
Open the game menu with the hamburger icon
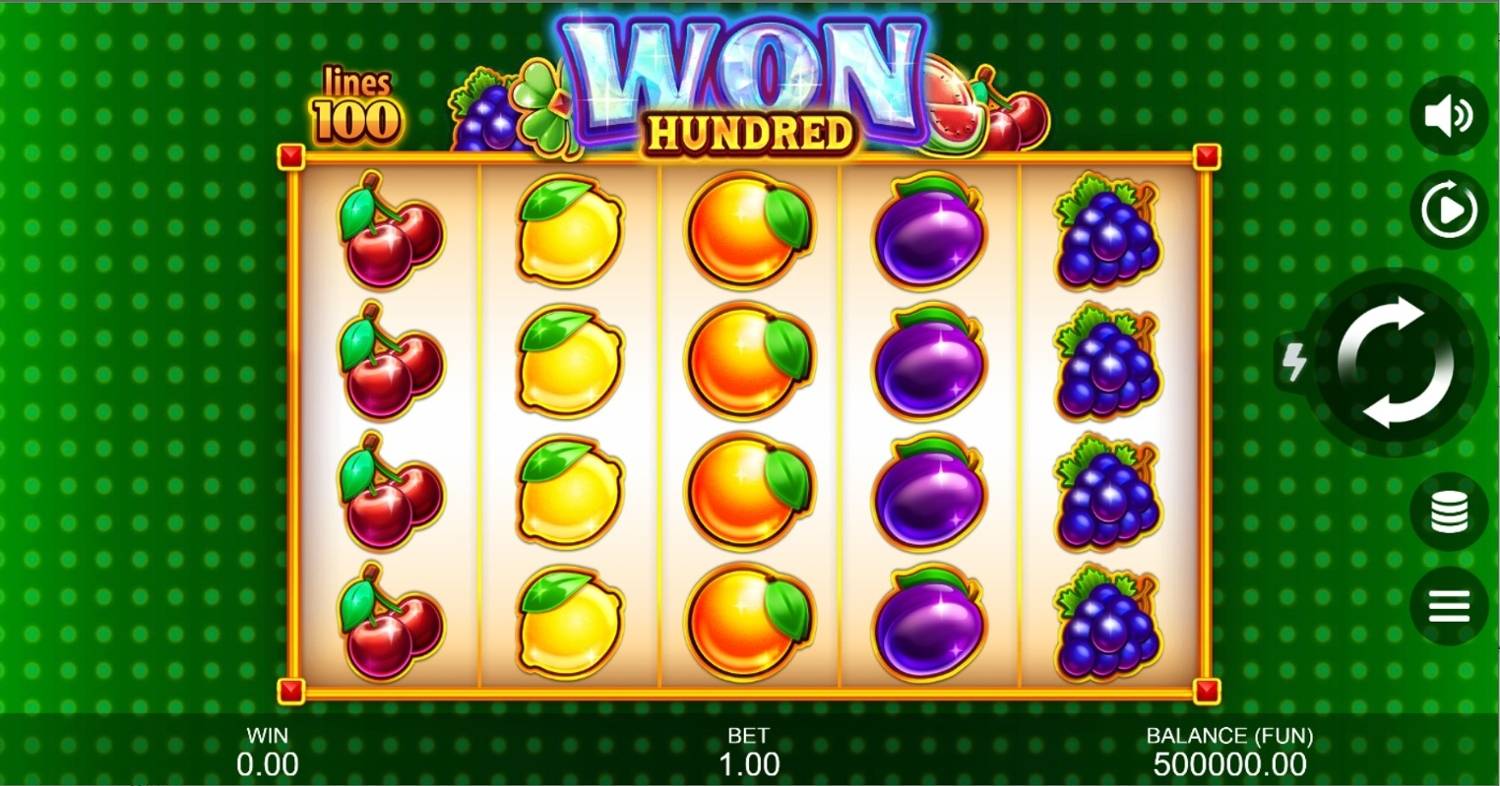coord(1447,604)
